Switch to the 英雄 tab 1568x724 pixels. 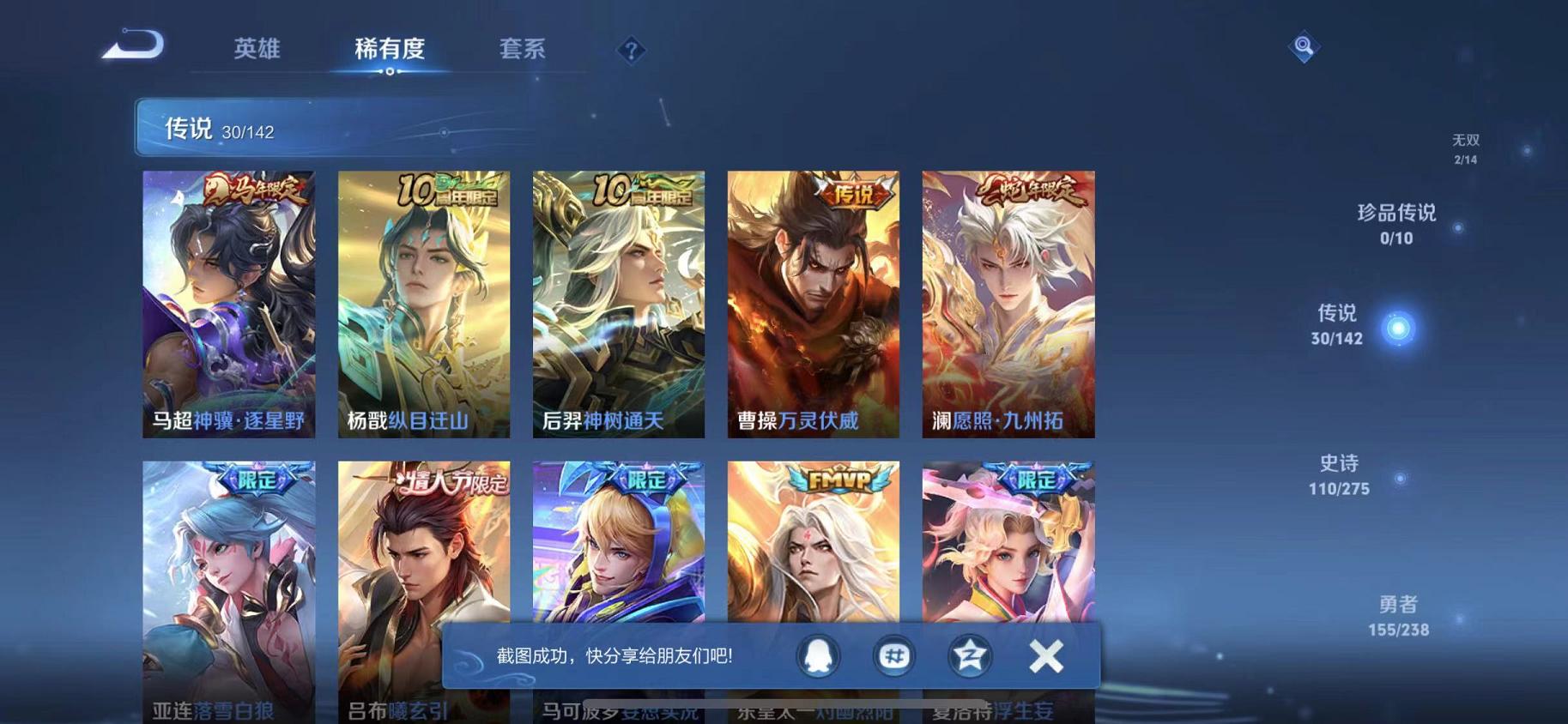257,49
